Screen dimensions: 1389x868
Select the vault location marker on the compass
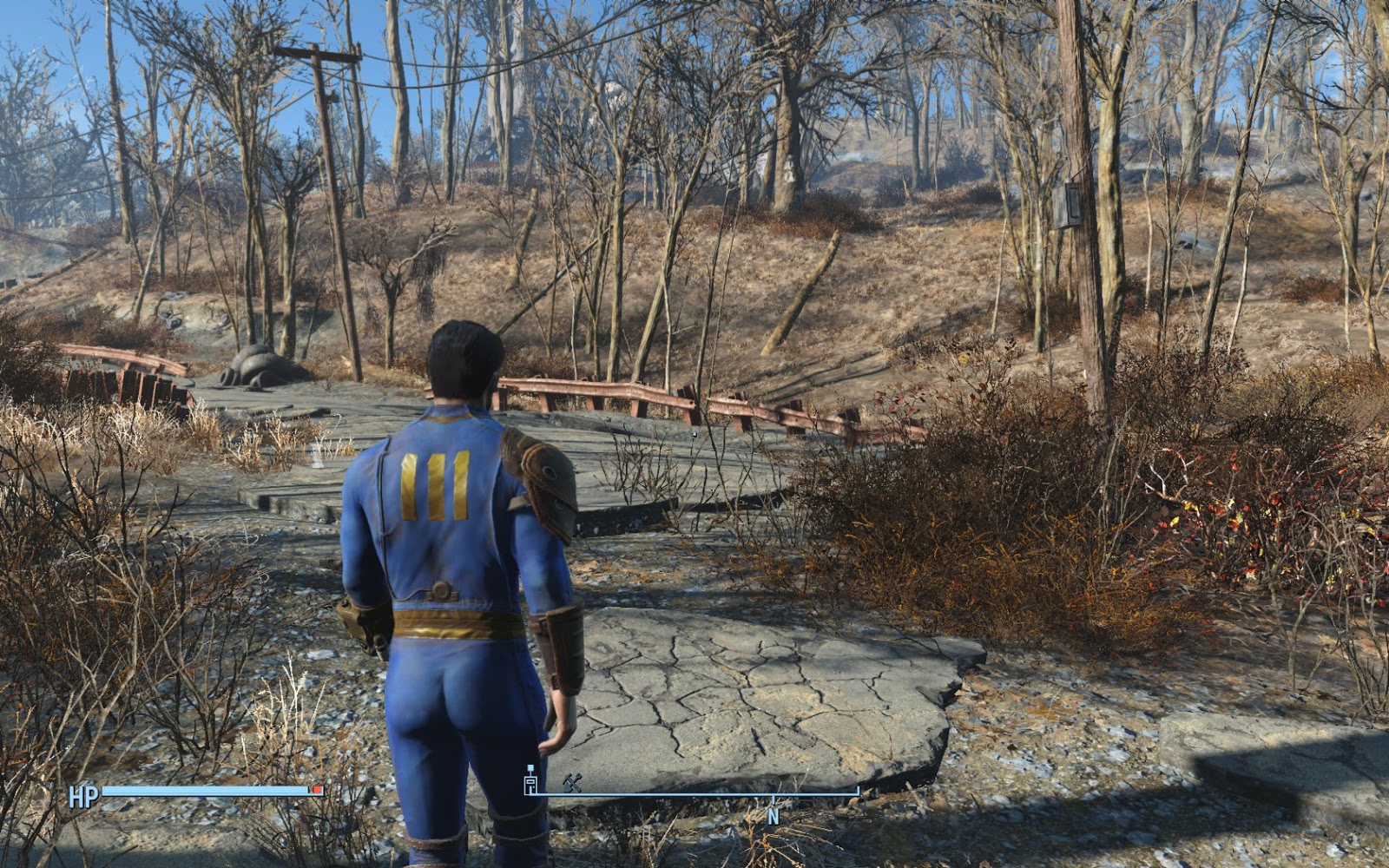click(x=530, y=783)
